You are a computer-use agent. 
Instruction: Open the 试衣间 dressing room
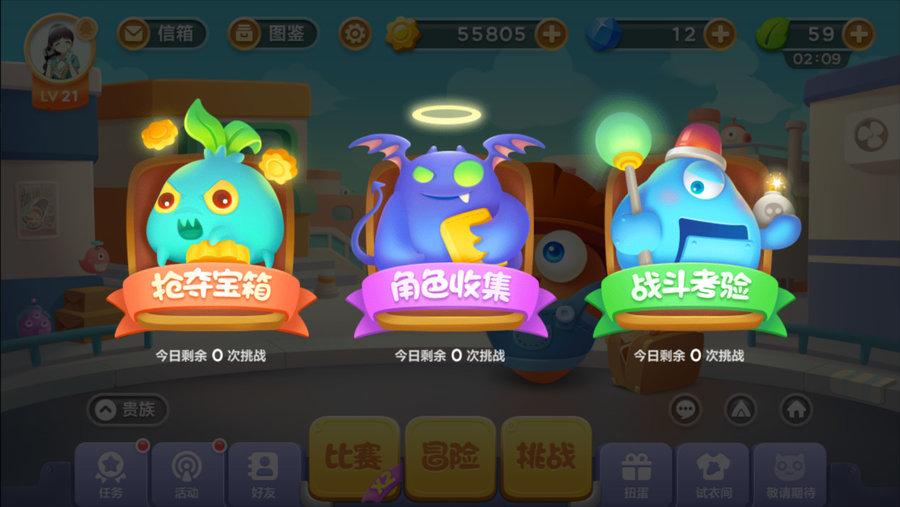point(712,472)
